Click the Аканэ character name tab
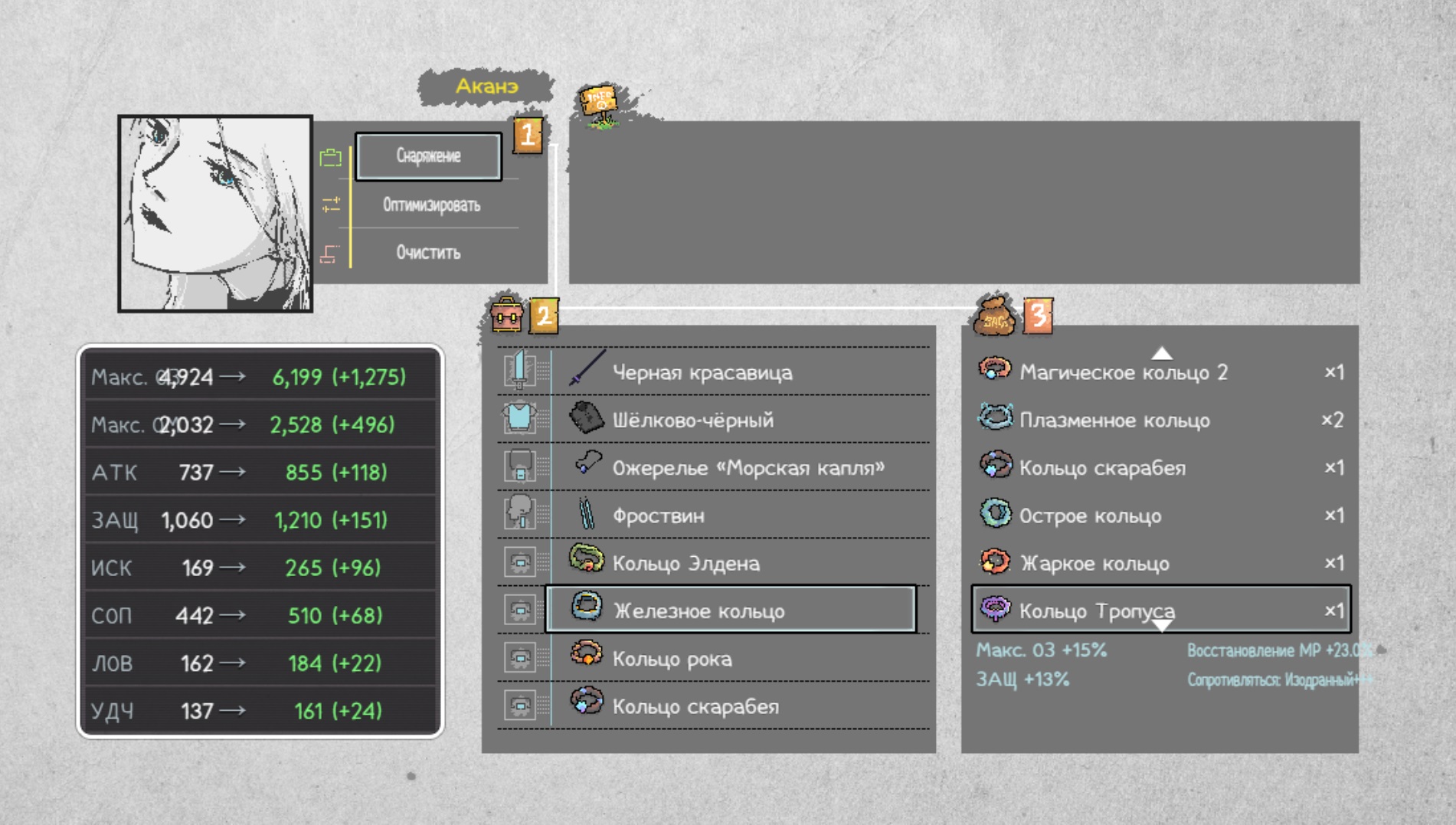 pyautogui.click(x=486, y=87)
